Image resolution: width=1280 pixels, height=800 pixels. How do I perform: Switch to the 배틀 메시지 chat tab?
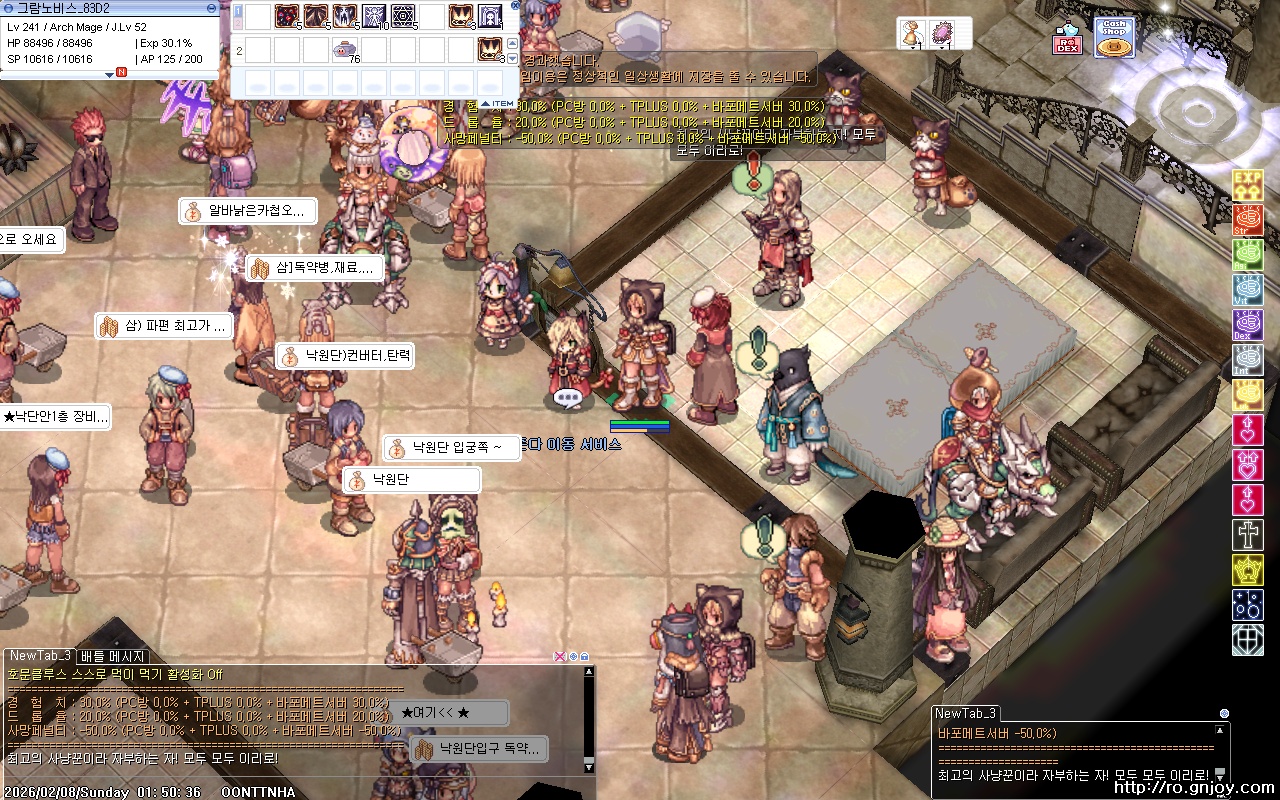coord(113,657)
